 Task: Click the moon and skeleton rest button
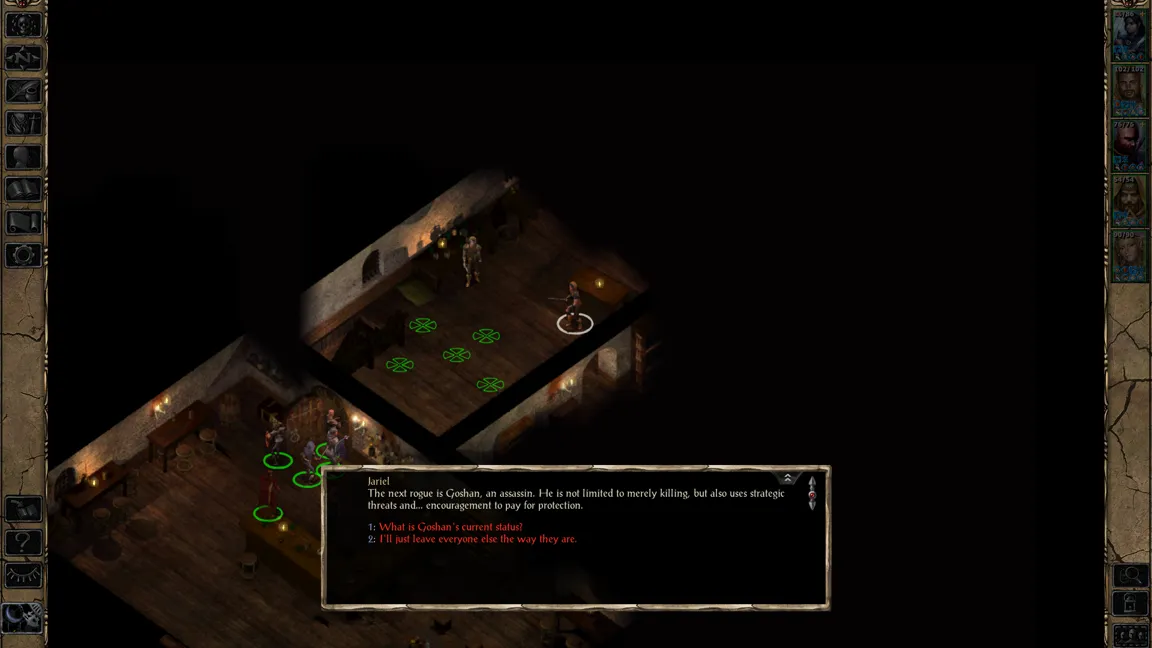point(24,616)
